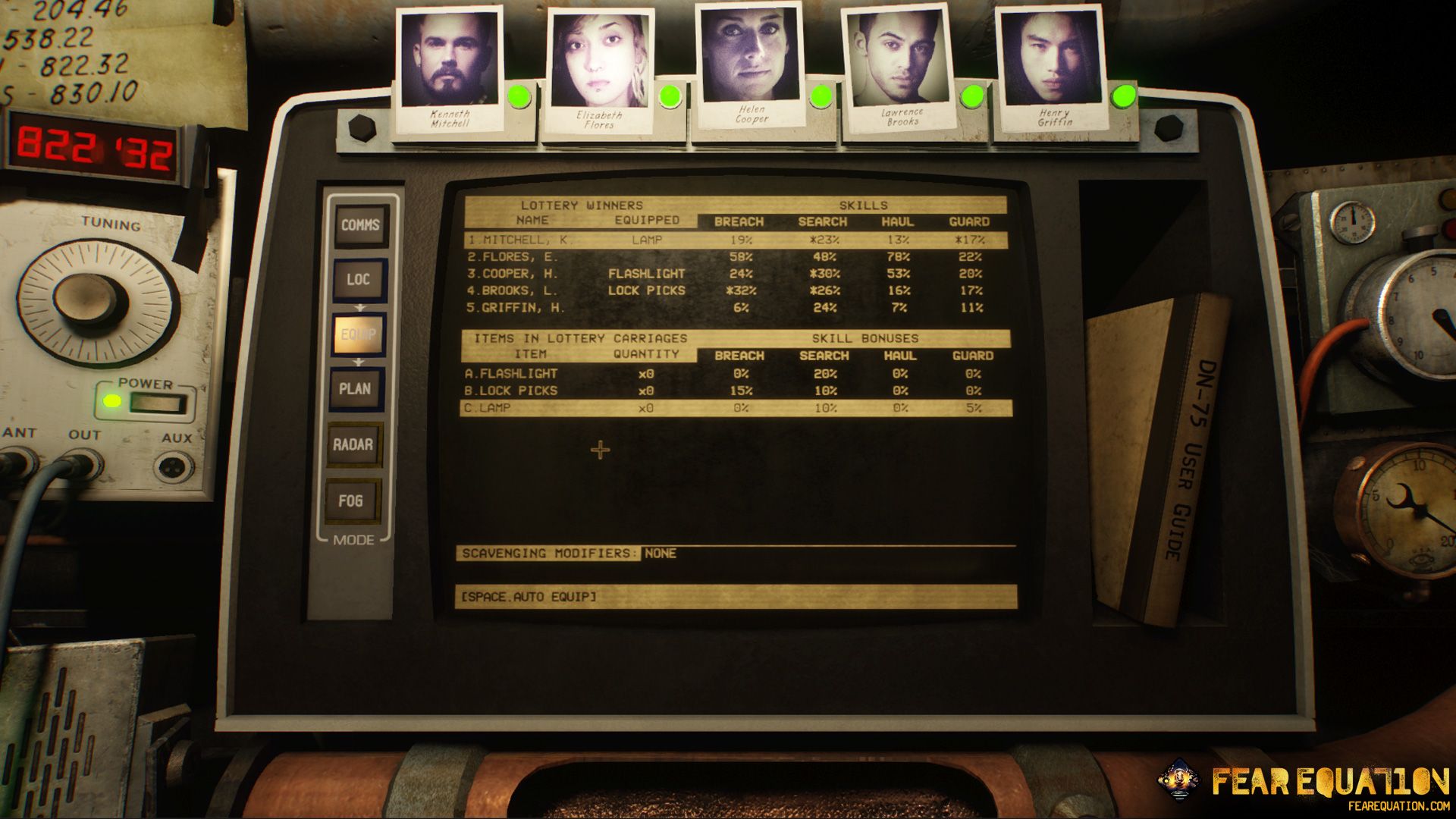Screen dimensions: 1456x819
Task: Select the PLAN mode
Action: tap(356, 389)
